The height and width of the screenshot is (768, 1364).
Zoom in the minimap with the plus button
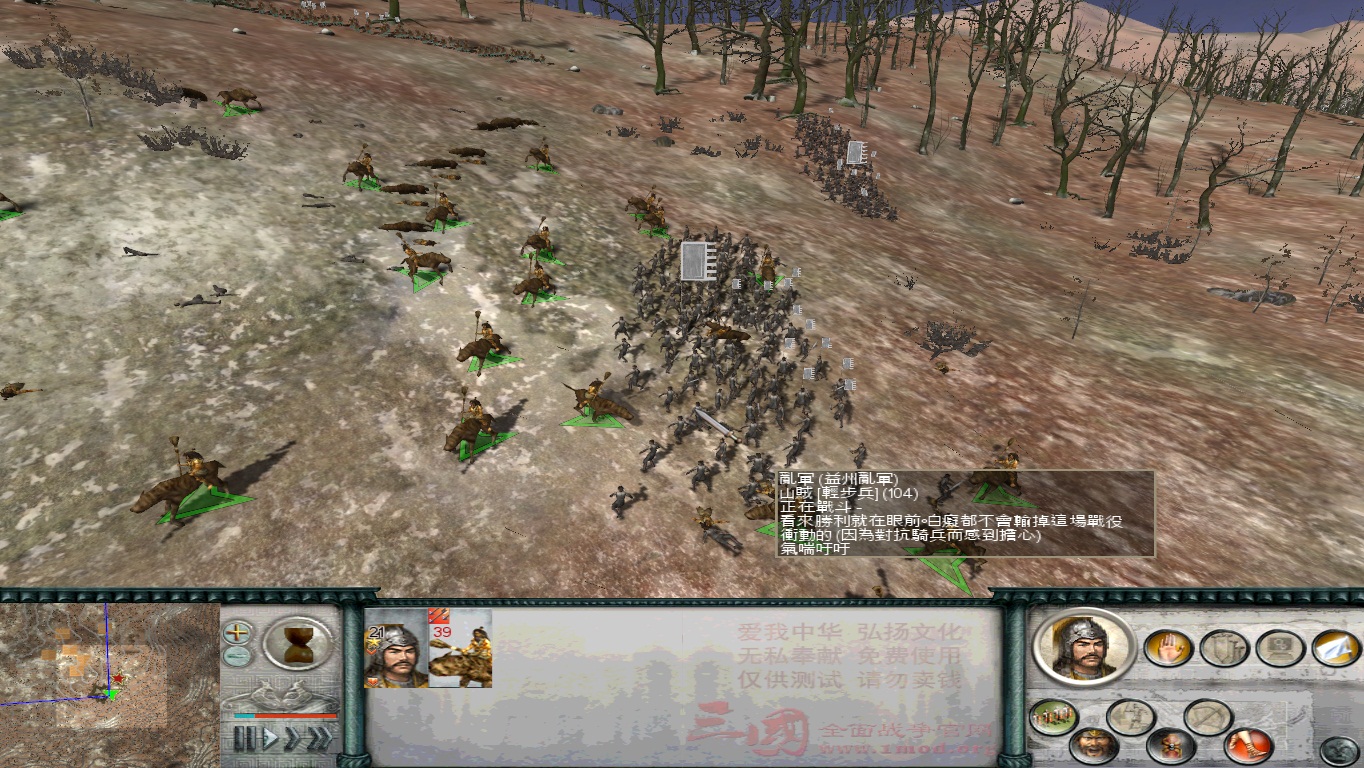pos(236,633)
